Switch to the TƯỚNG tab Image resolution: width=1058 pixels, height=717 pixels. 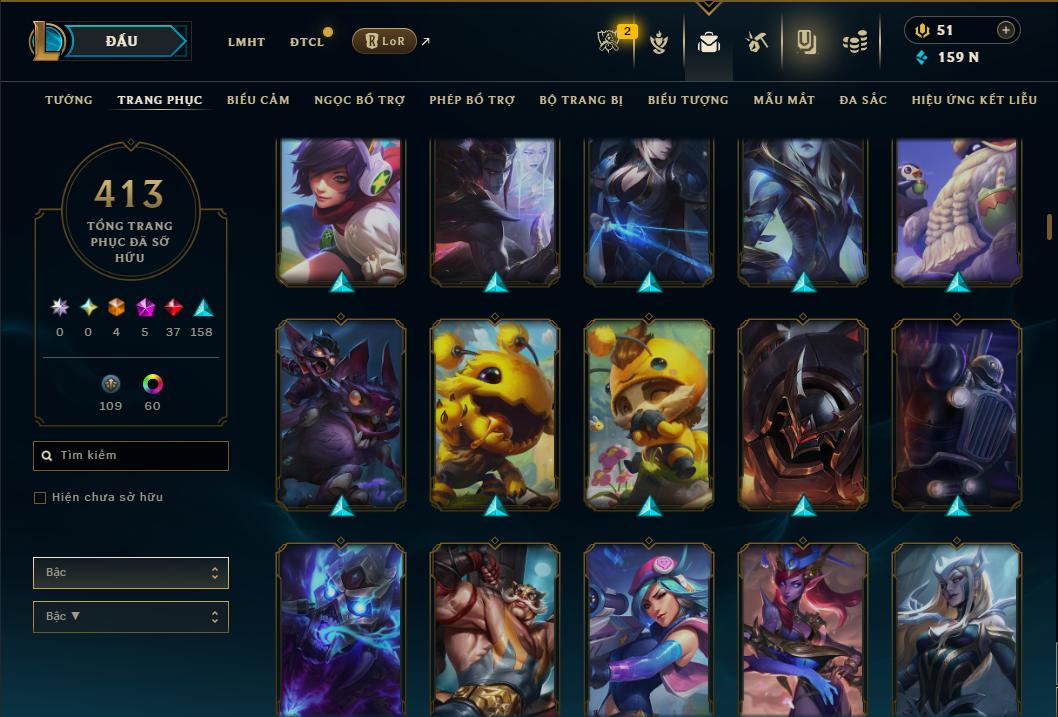click(69, 100)
